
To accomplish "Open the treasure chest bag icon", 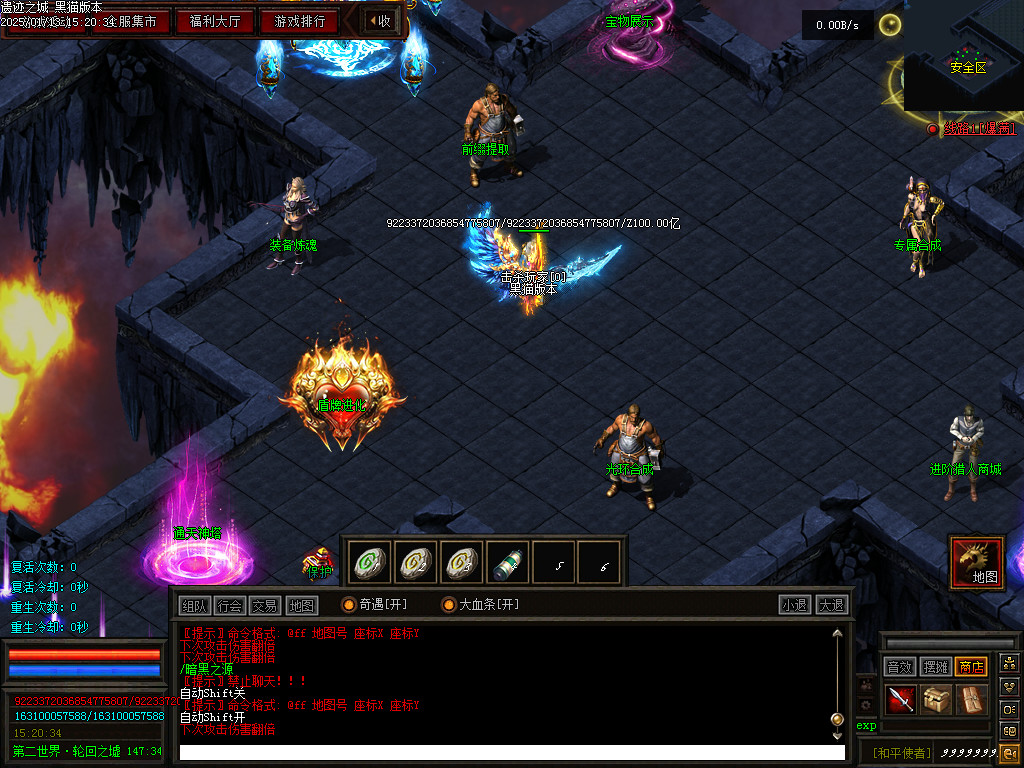I will 936,700.
